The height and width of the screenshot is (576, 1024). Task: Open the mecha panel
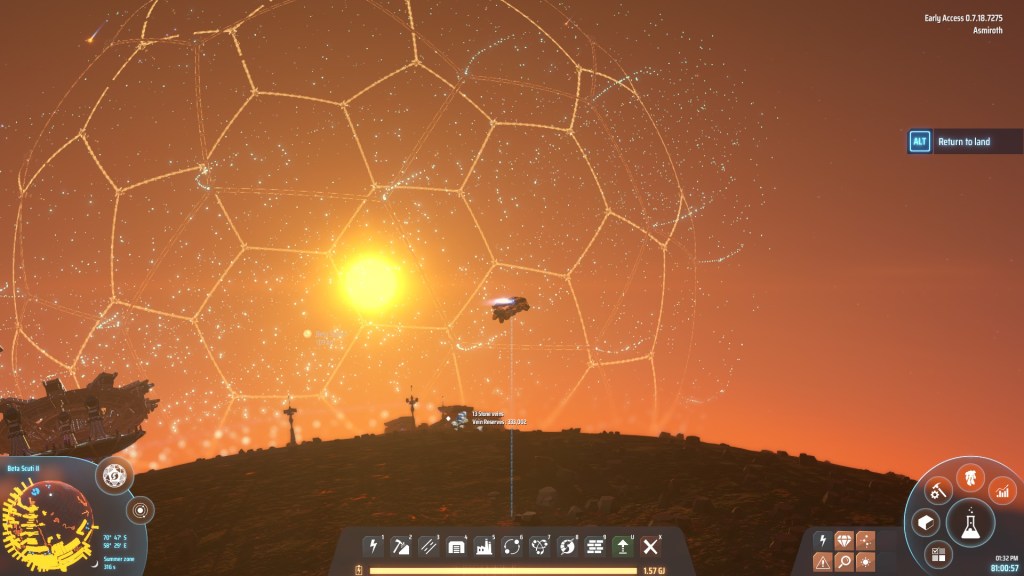click(x=969, y=478)
